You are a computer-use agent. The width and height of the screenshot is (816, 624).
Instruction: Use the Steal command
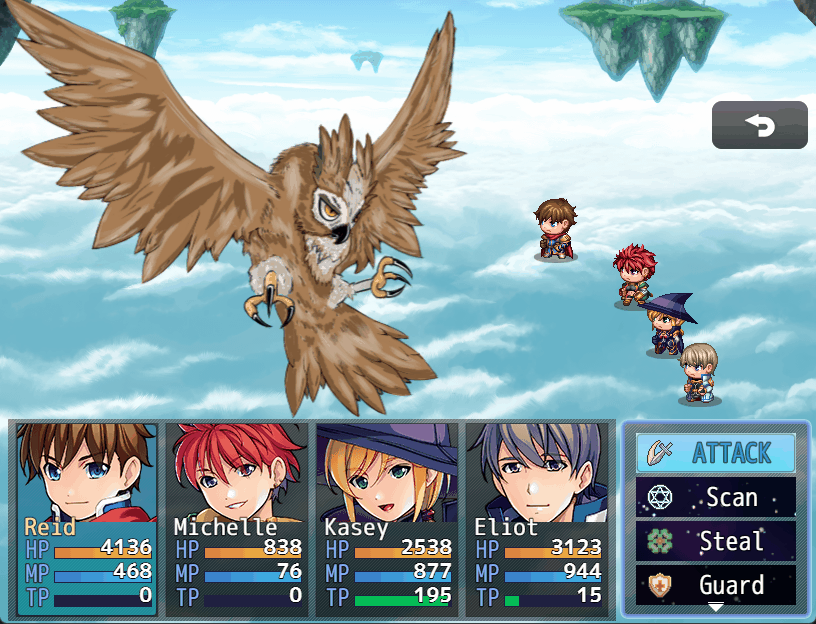pyautogui.click(x=716, y=541)
